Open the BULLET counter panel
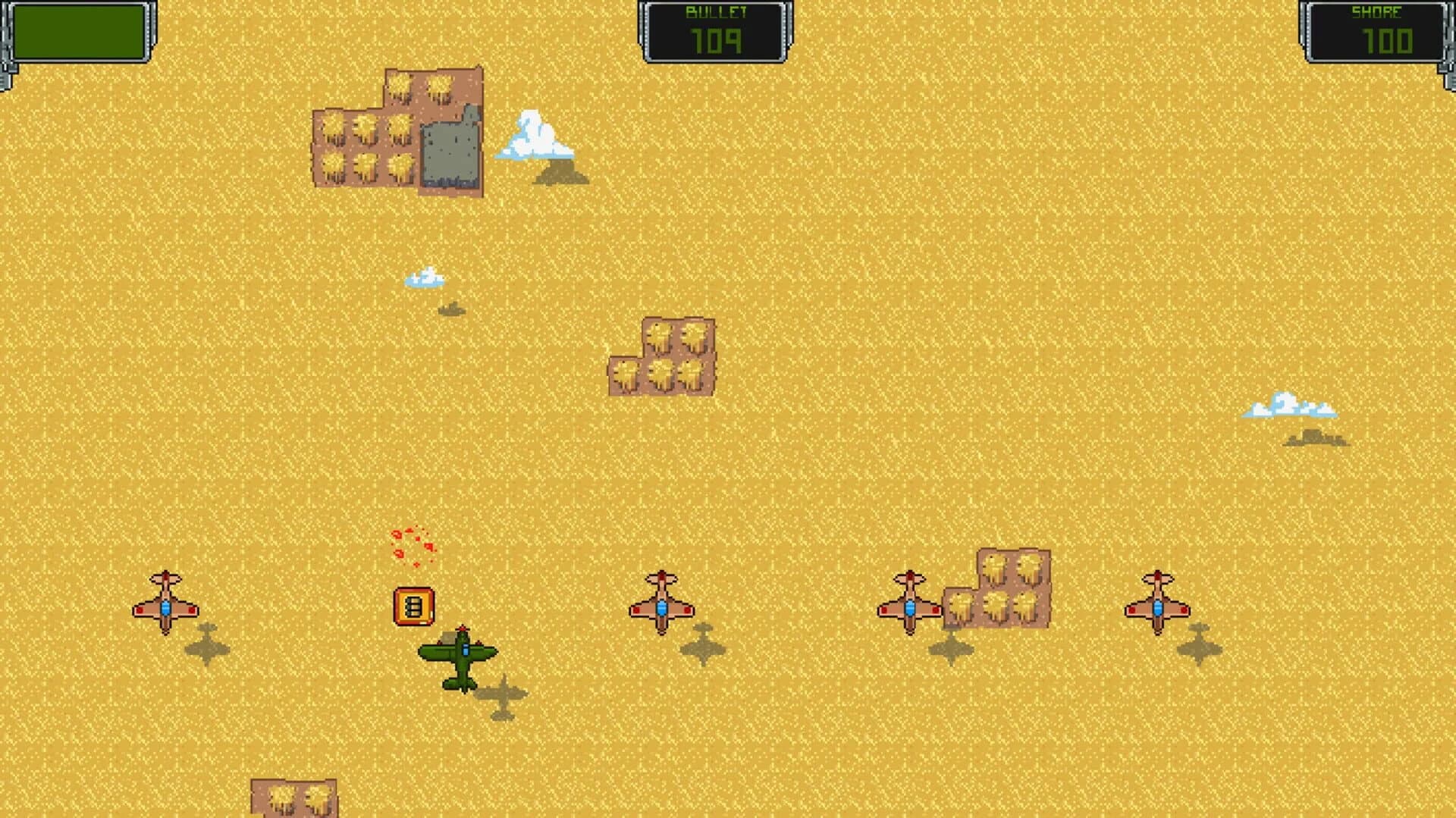This screenshot has width=1456, height=818. coord(714,29)
